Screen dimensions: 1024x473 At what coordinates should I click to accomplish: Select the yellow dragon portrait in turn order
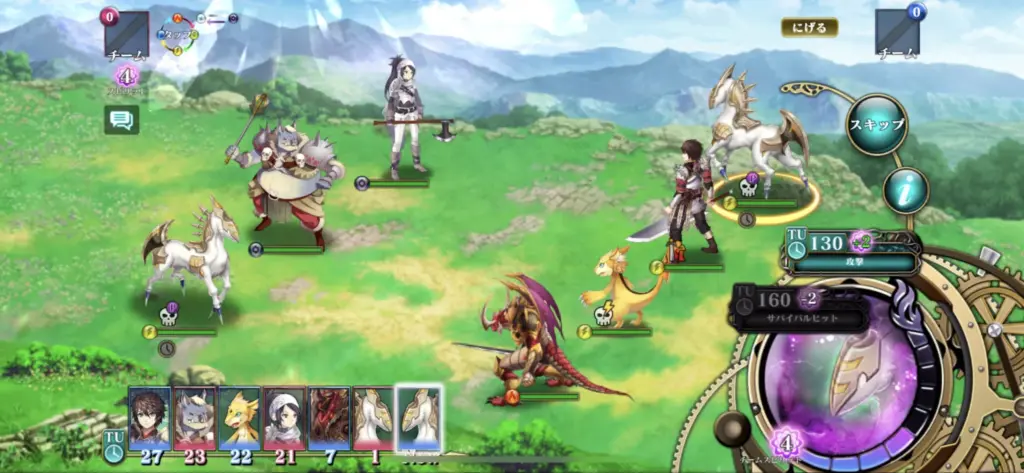tap(239, 417)
